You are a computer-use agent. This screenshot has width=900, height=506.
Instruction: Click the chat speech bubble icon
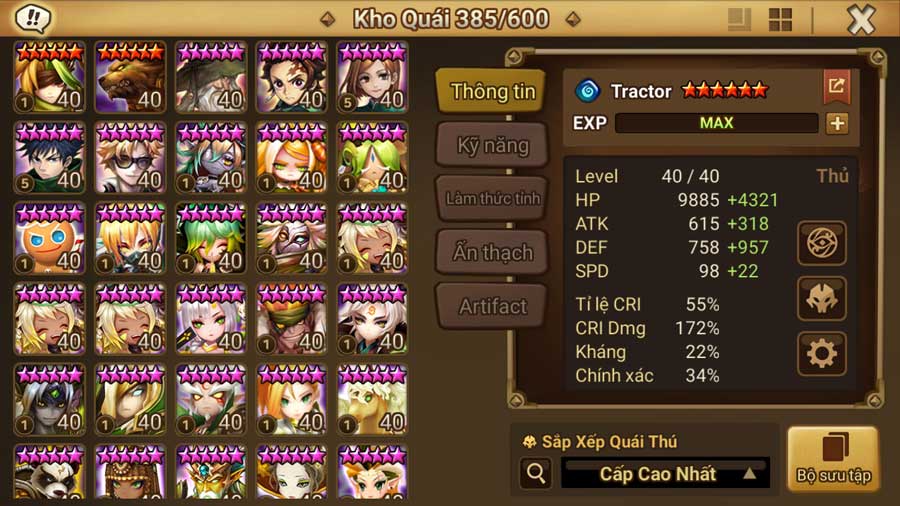(x=35, y=19)
